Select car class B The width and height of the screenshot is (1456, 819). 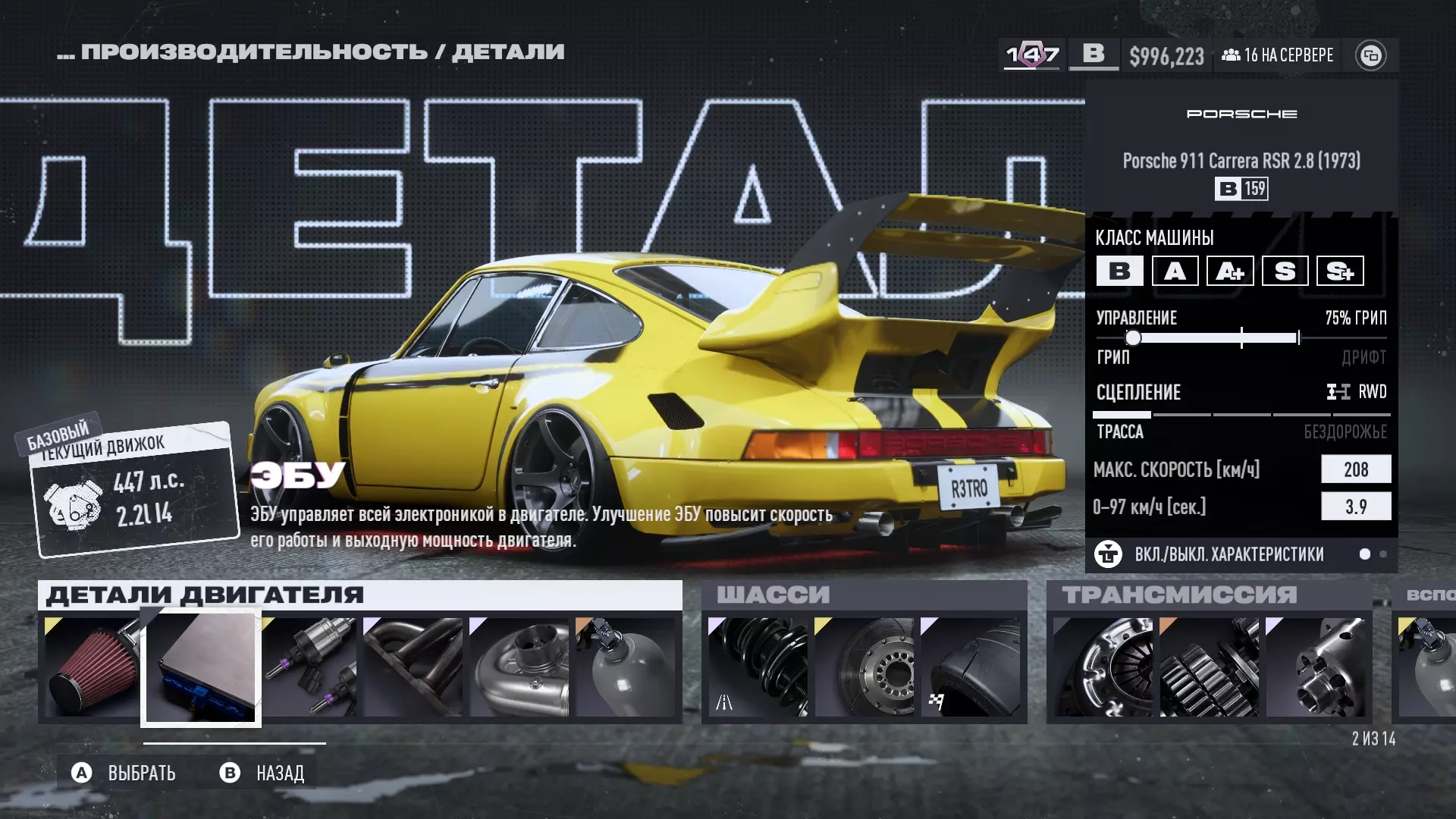(x=1119, y=271)
